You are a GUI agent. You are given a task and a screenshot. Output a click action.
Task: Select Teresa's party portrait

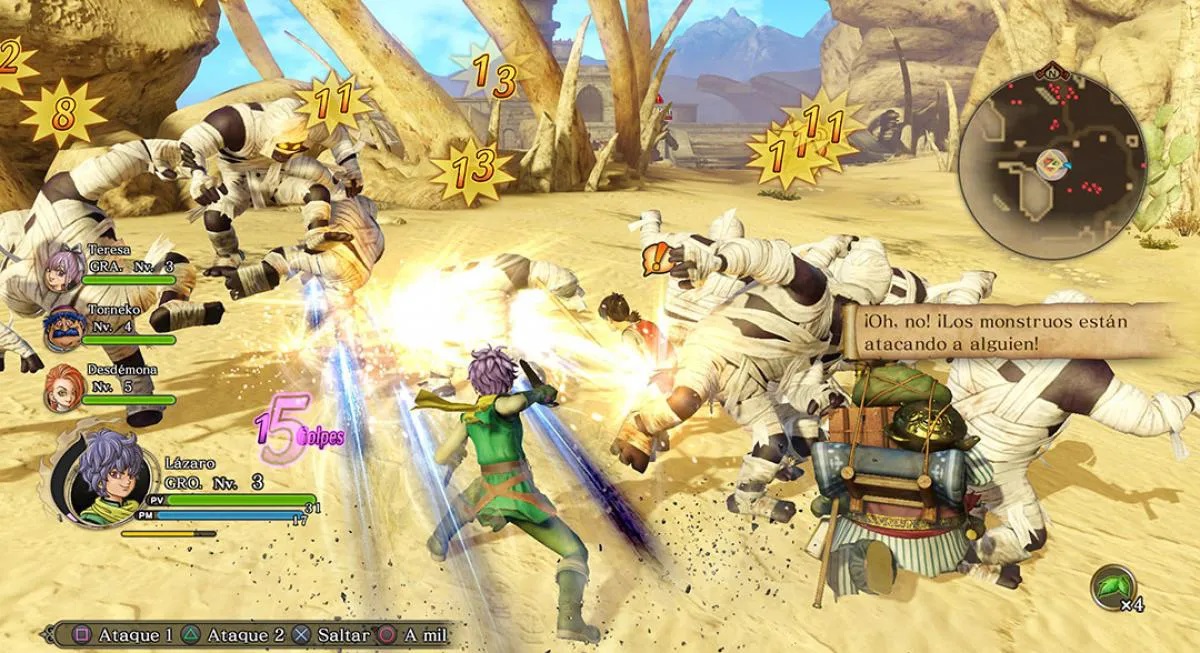point(63,268)
